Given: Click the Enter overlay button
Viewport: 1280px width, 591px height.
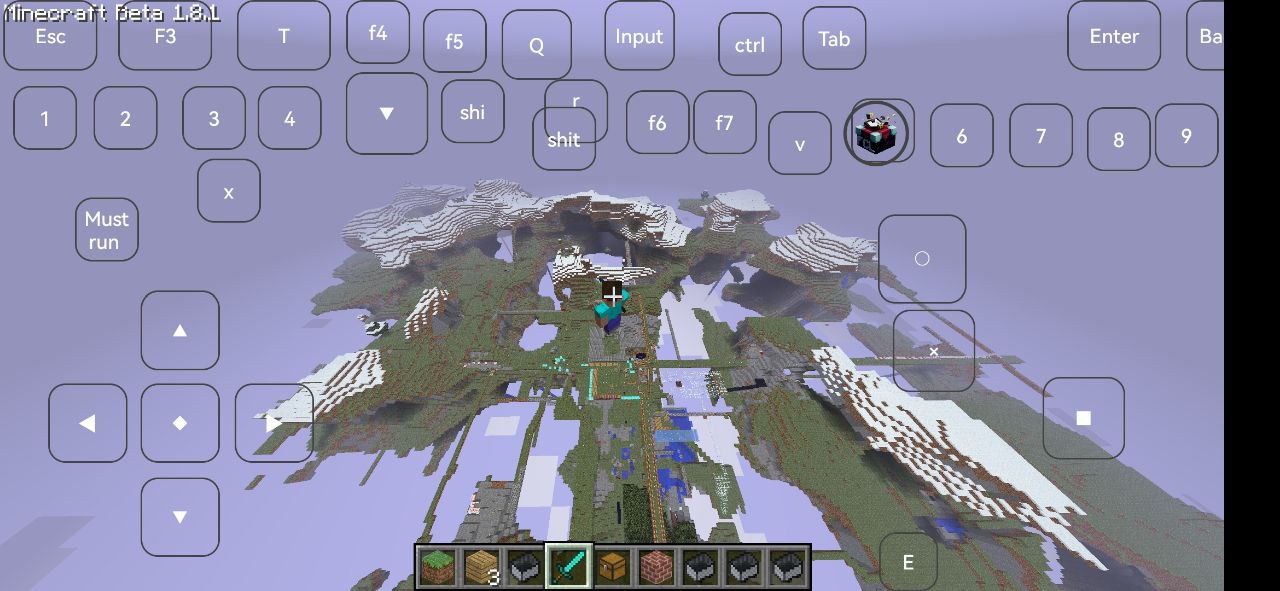Looking at the screenshot, I should (1114, 37).
